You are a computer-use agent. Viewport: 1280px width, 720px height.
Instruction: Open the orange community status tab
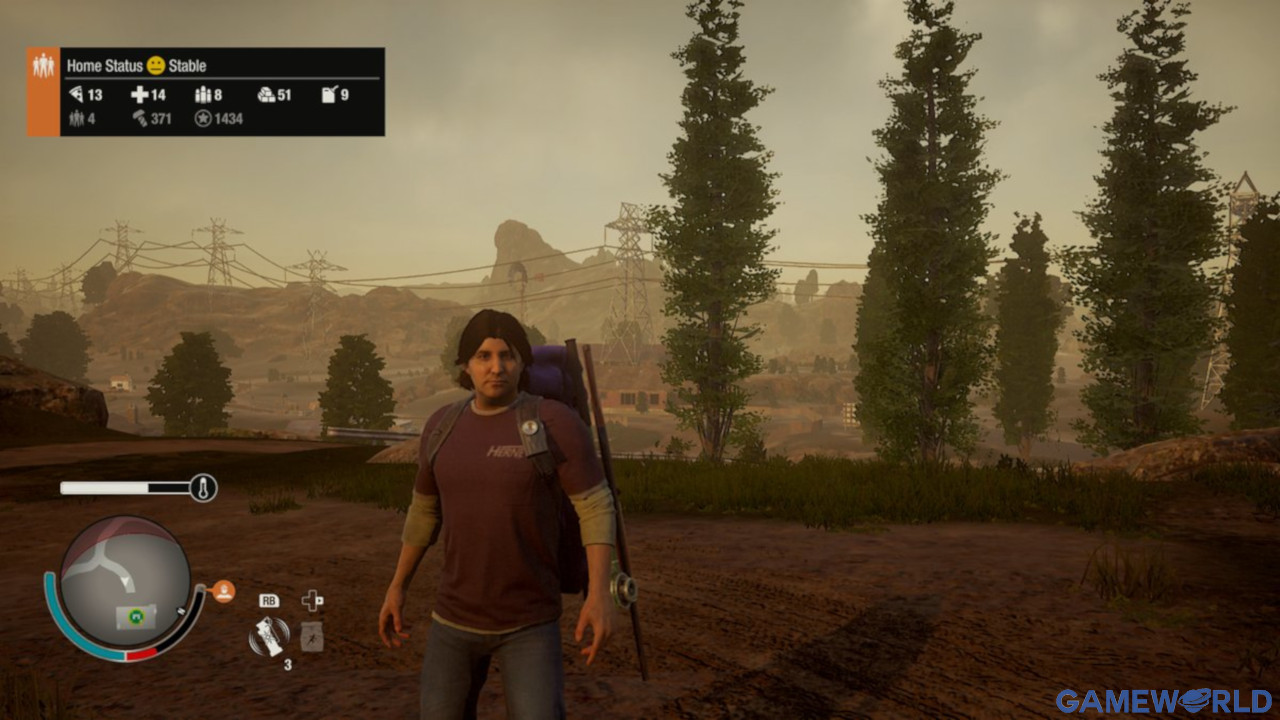(43, 91)
